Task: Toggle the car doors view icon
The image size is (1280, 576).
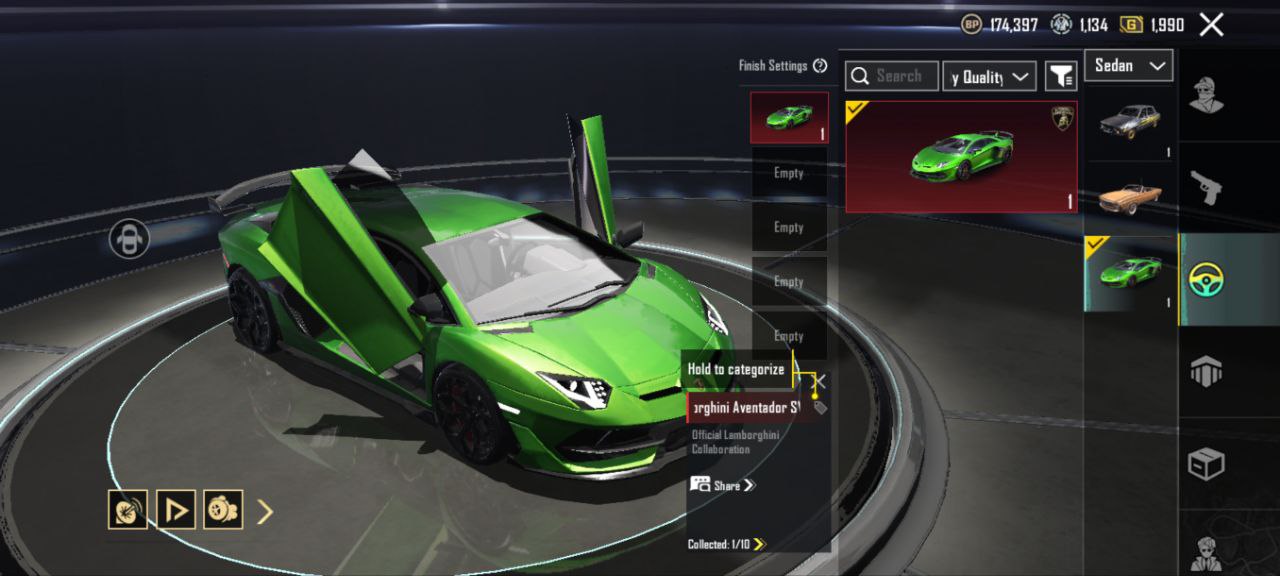Action: point(129,238)
